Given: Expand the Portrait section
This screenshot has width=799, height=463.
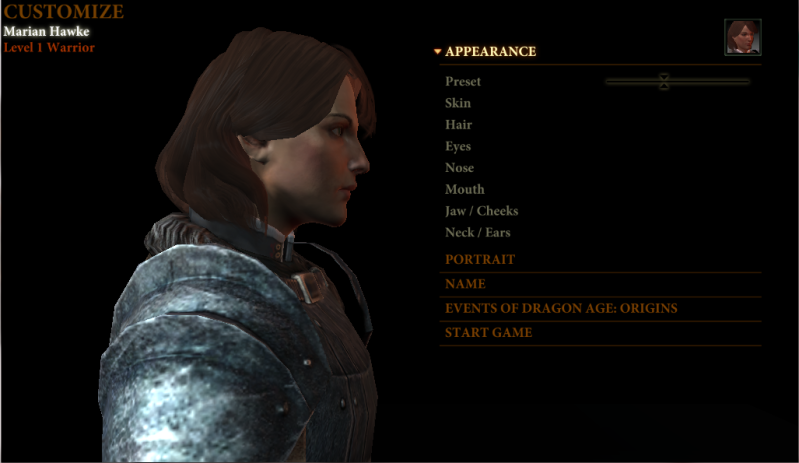Looking at the screenshot, I should pos(480,259).
